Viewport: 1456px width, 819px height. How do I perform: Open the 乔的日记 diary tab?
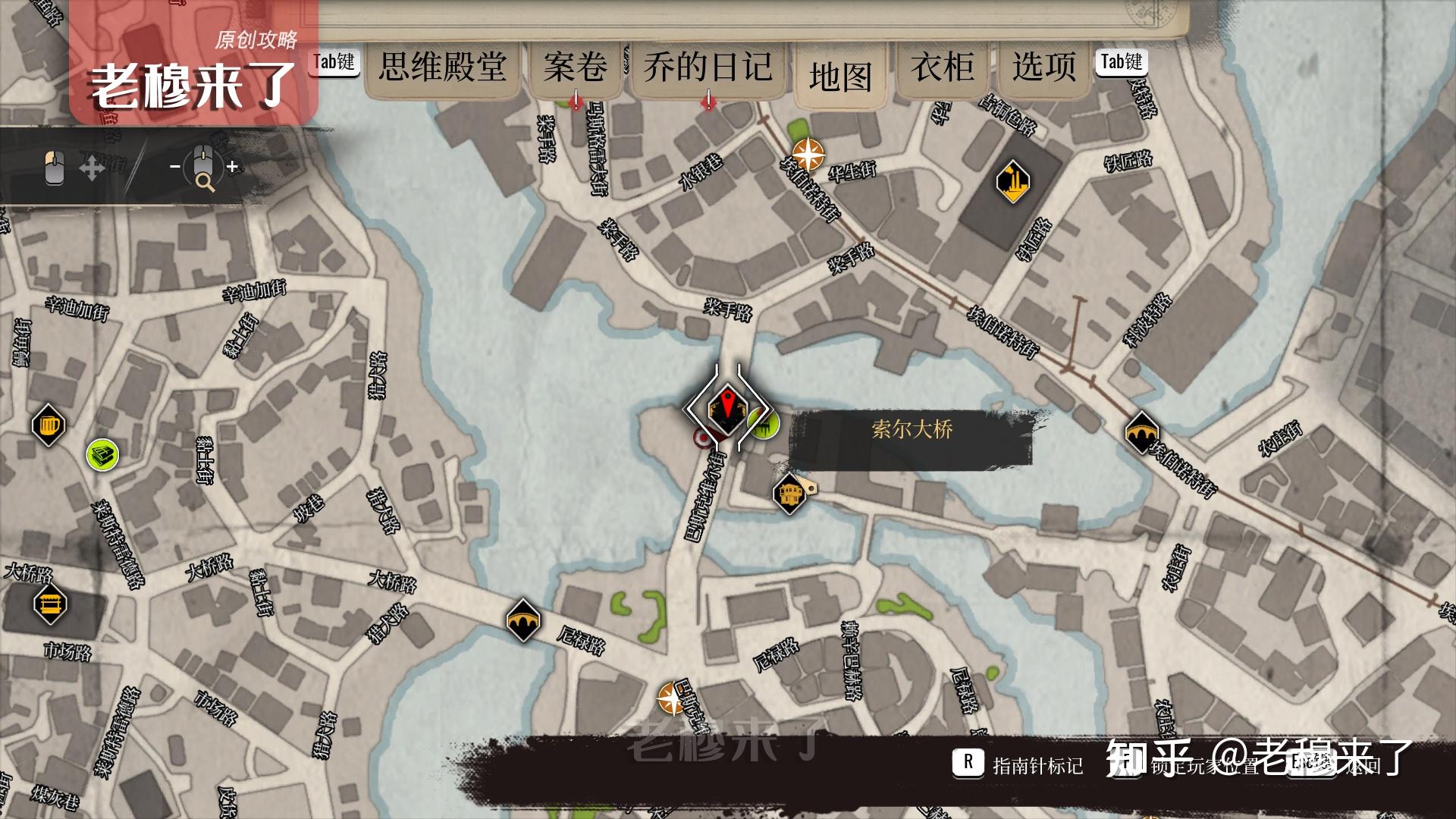[x=708, y=68]
